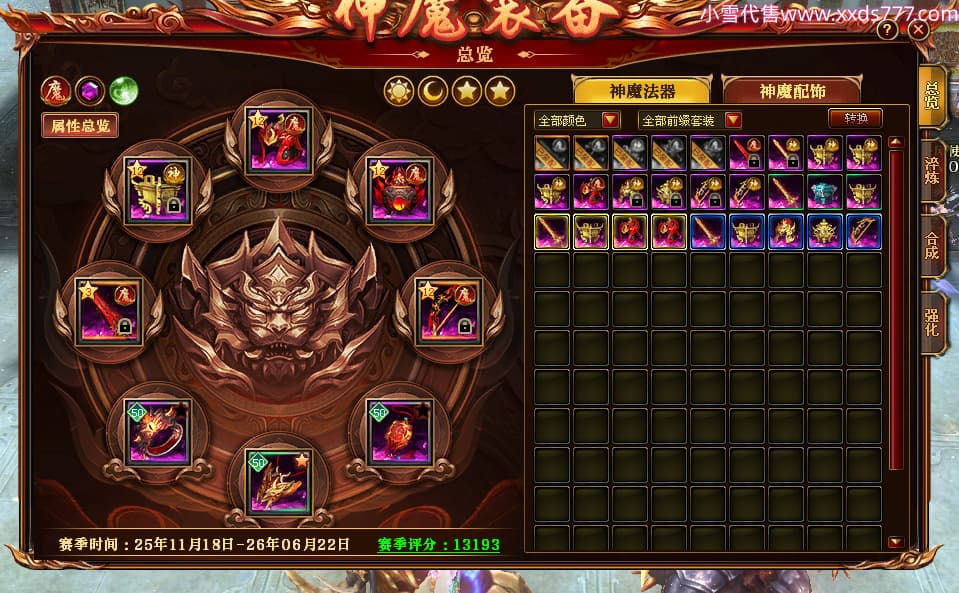
Task: Click the purple gem round icon
Action: click(x=90, y=92)
